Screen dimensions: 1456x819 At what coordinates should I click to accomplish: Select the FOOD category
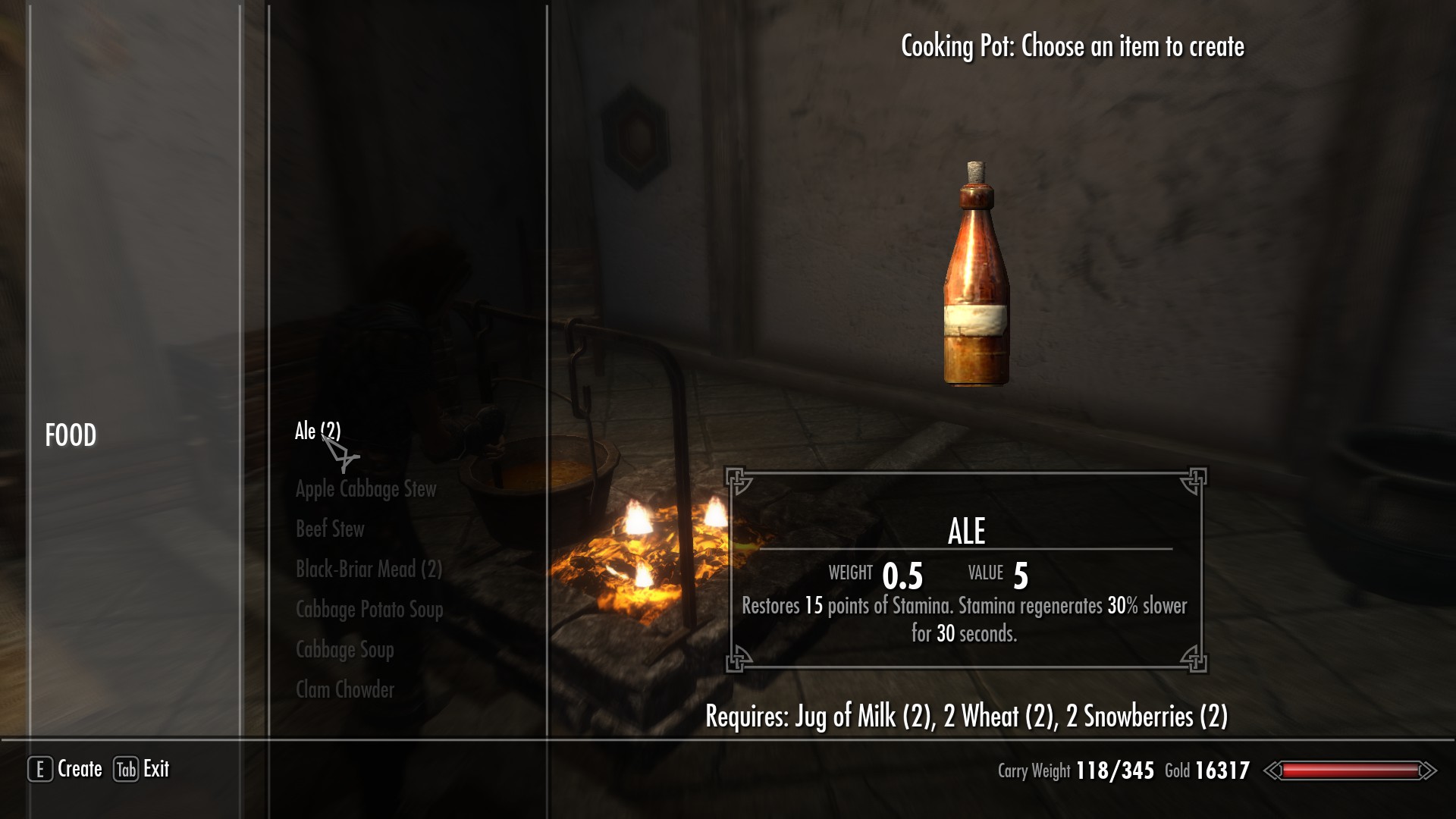point(71,435)
